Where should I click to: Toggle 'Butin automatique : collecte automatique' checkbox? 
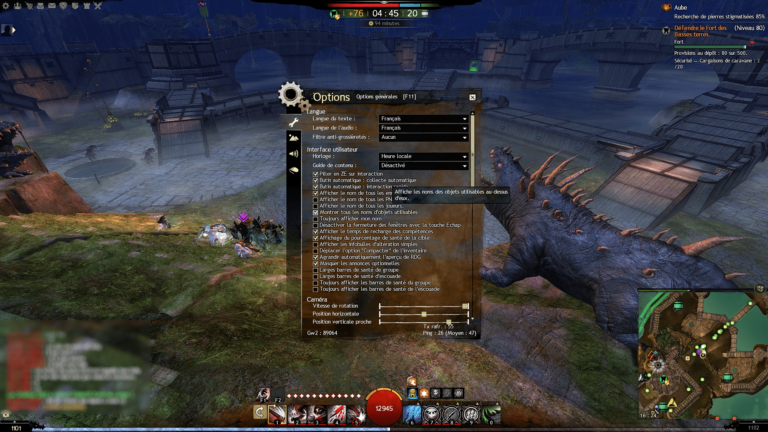[316, 180]
